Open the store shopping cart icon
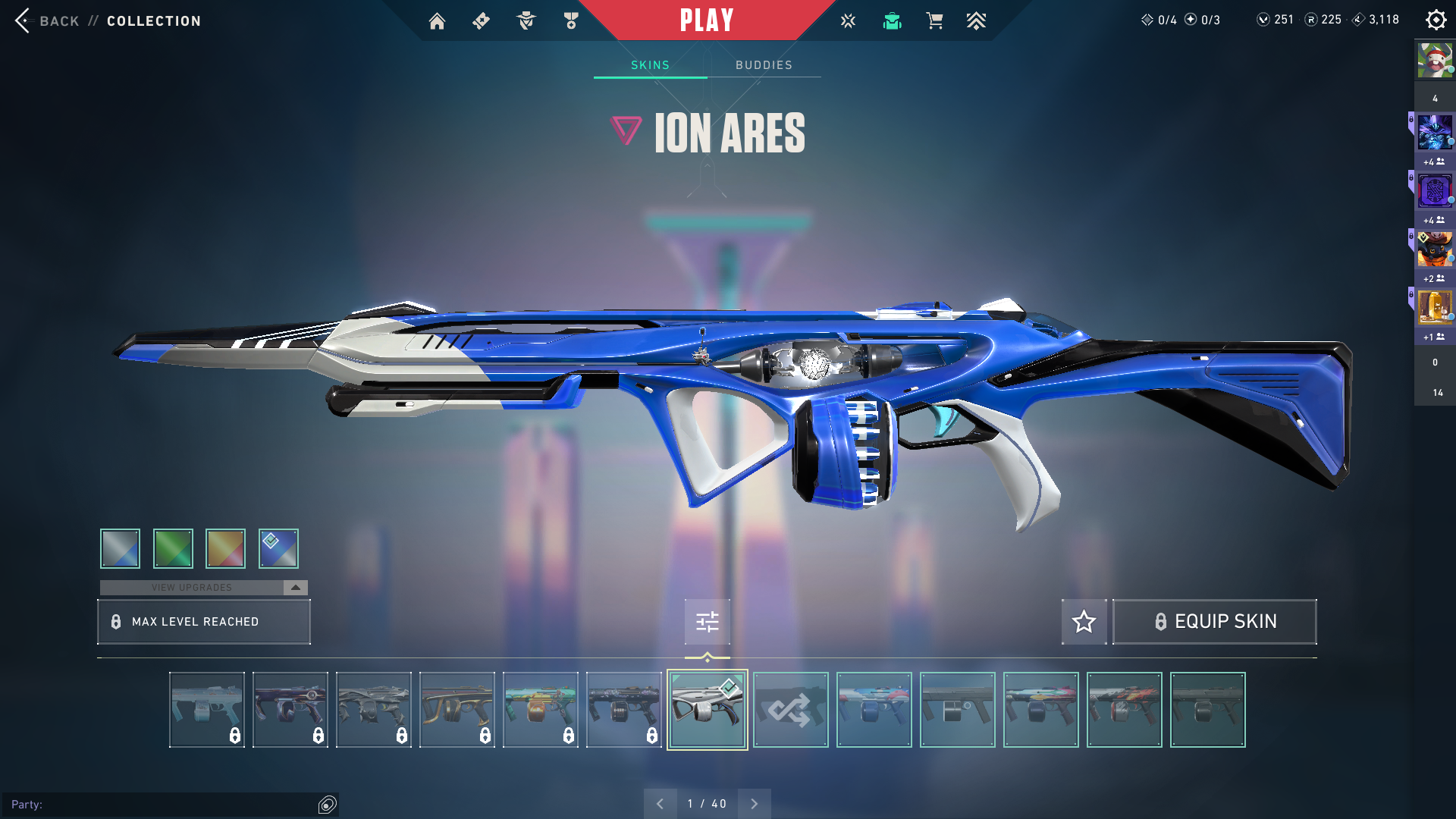Viewport: 1456px width, 819px height. coord(934,21)
